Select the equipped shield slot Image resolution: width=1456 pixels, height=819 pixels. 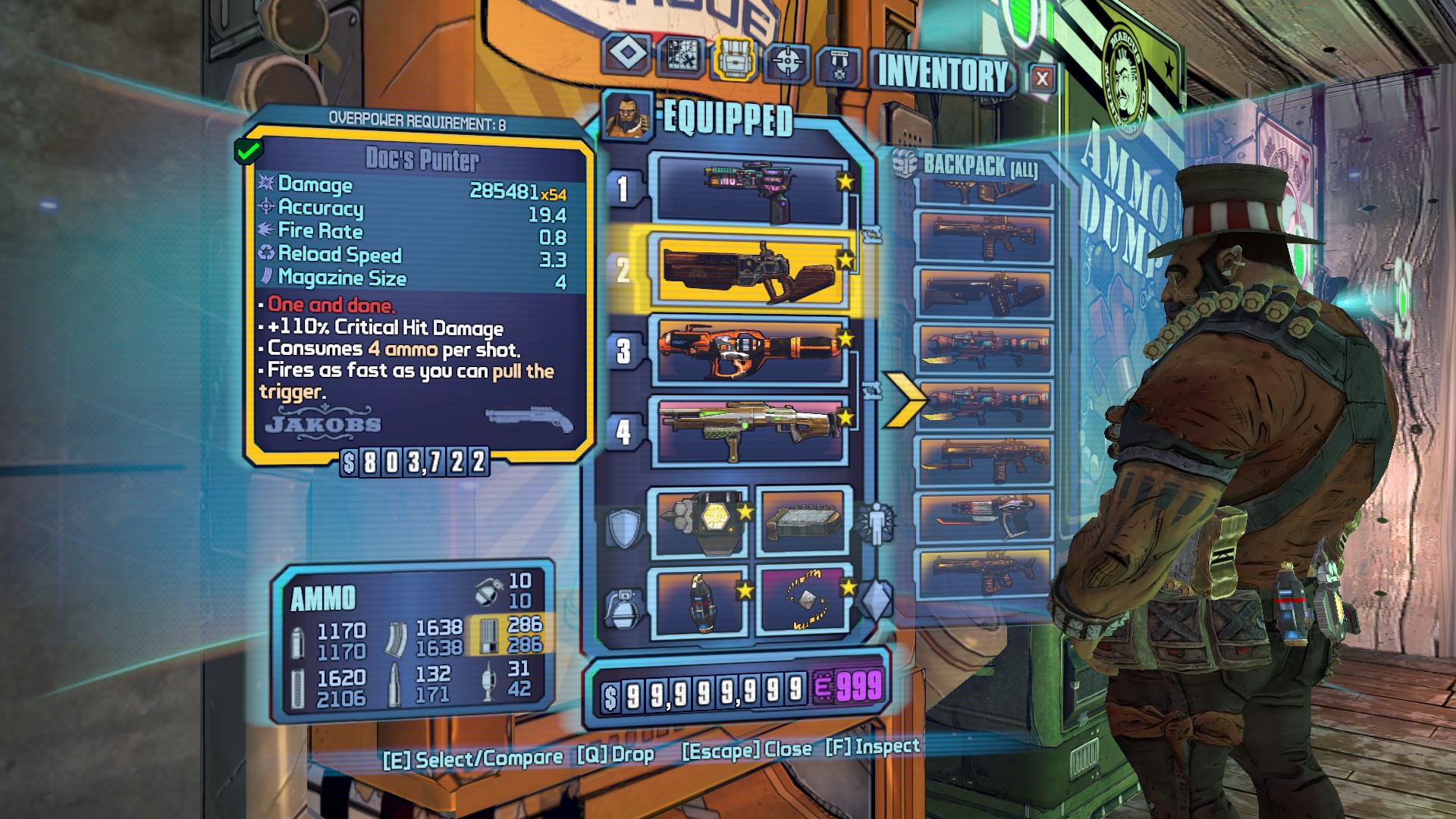(699, 523)
